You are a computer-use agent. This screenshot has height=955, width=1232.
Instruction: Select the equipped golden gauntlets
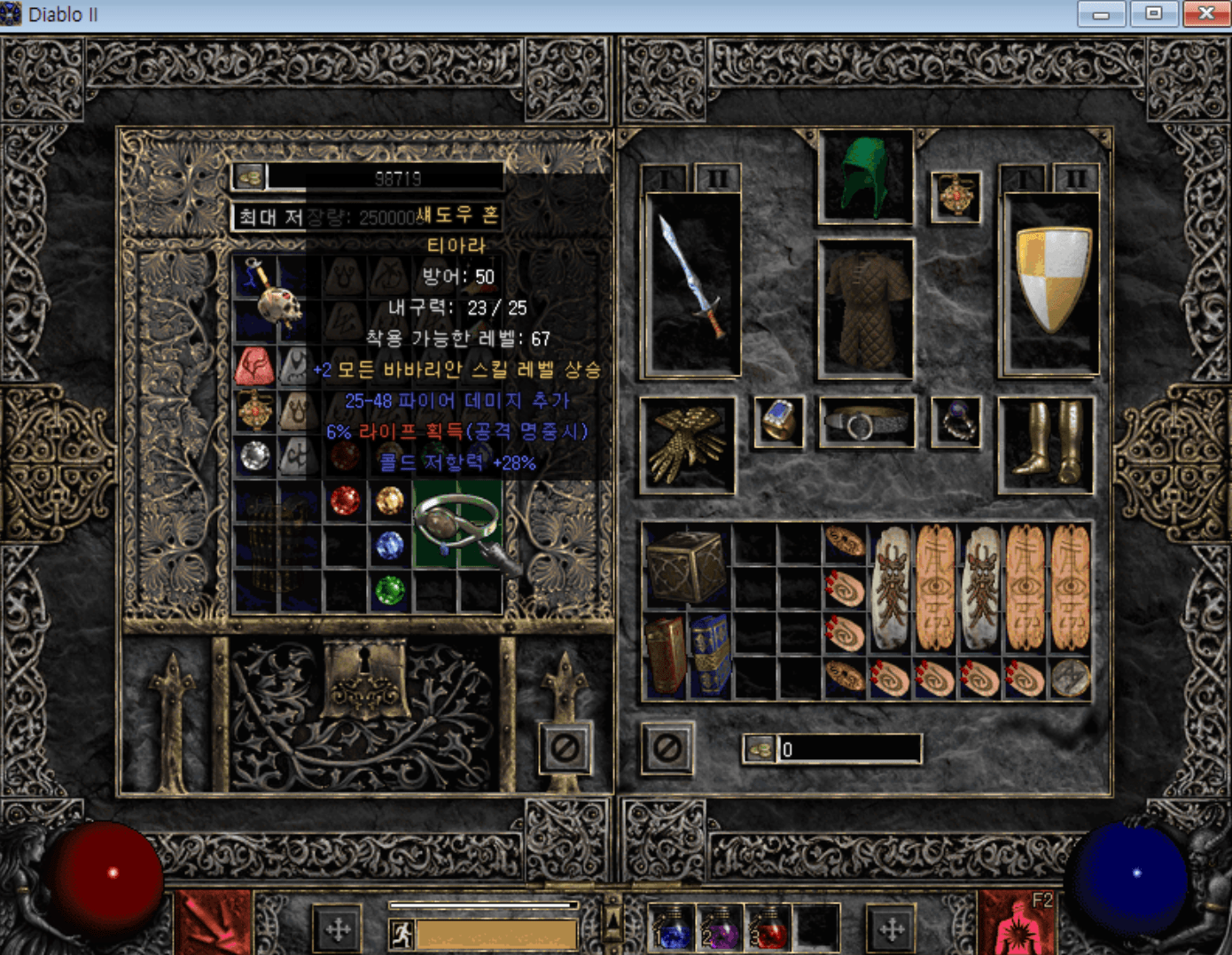pos(687,445)
